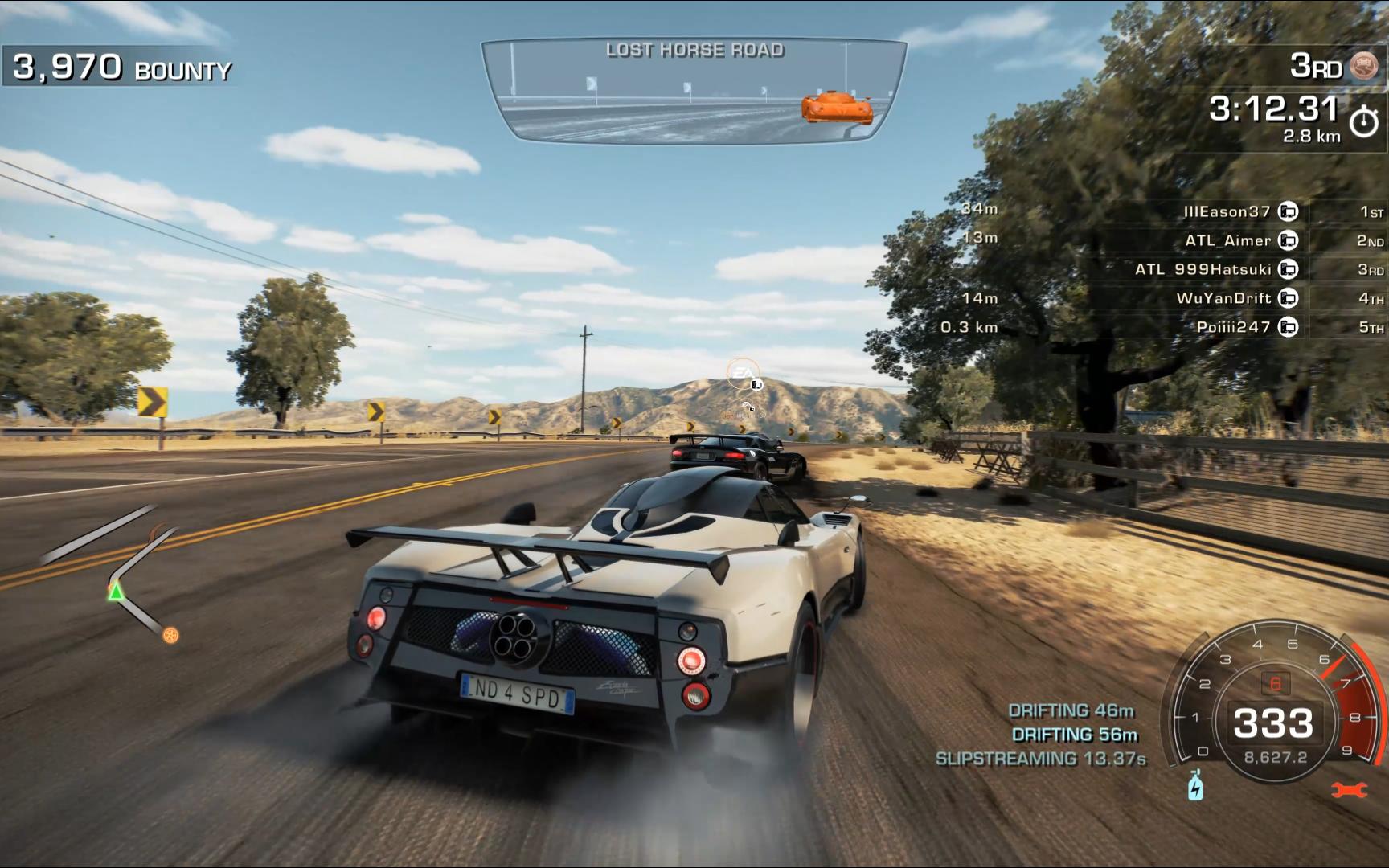Screen dimensions: 1389x868
Task: Click Poiii247 in the racer list
Action: pos(1233,327)
